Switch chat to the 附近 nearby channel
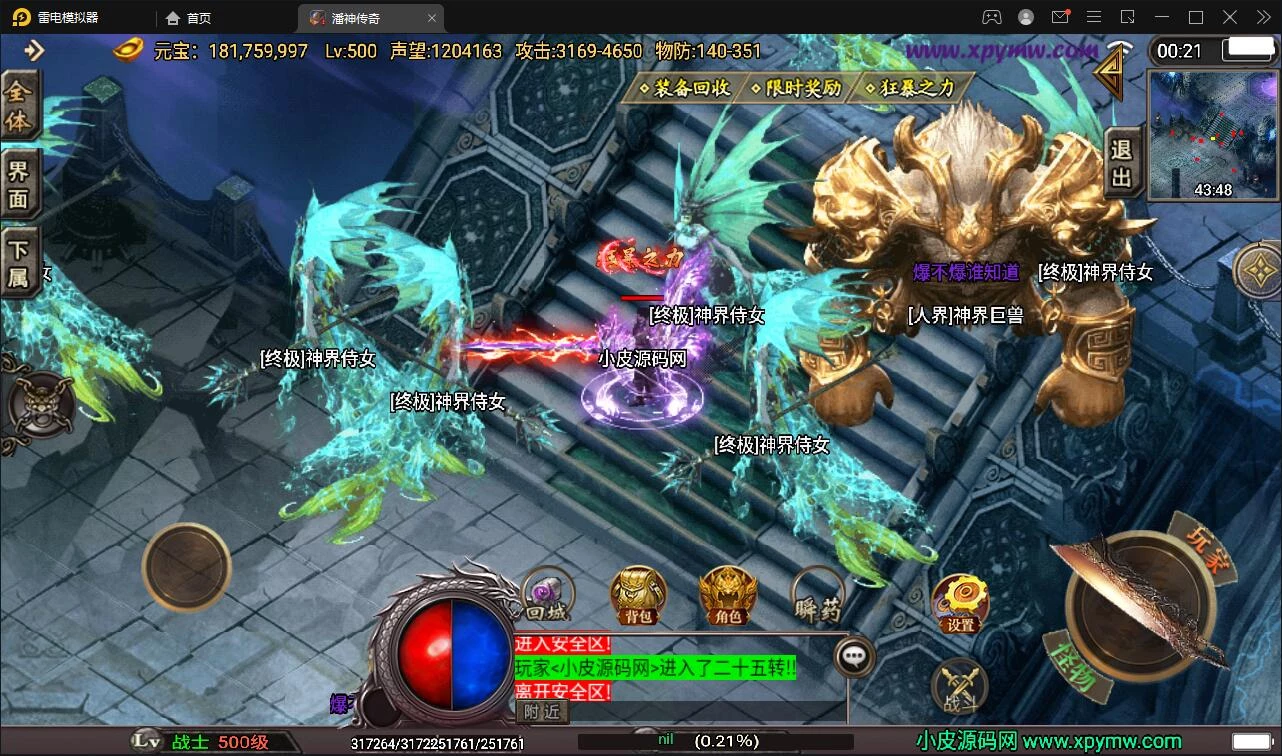Viewport: 1282px width, 756px height. [542, 711]
